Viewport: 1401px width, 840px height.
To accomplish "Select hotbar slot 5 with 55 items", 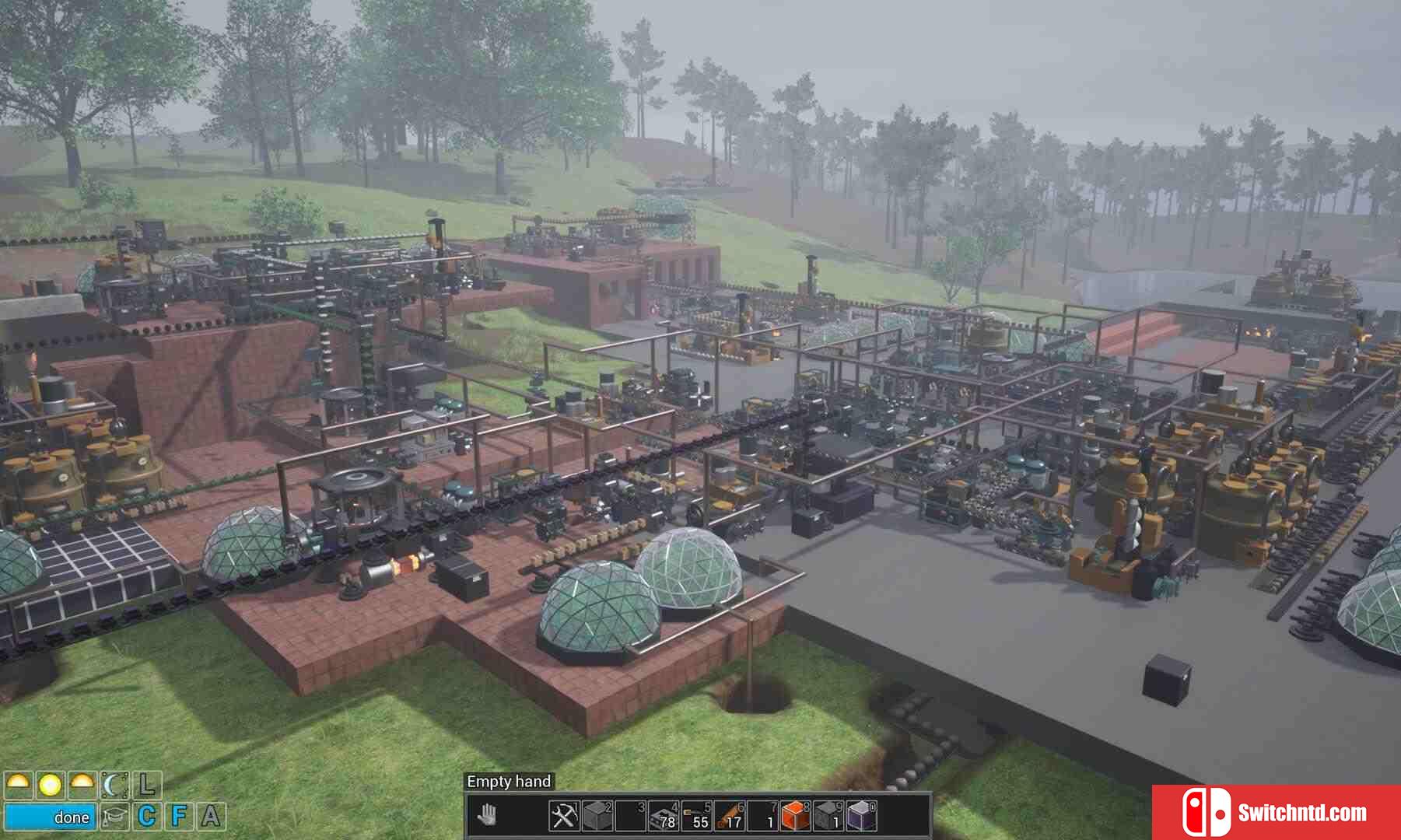I will coord(695,816).
